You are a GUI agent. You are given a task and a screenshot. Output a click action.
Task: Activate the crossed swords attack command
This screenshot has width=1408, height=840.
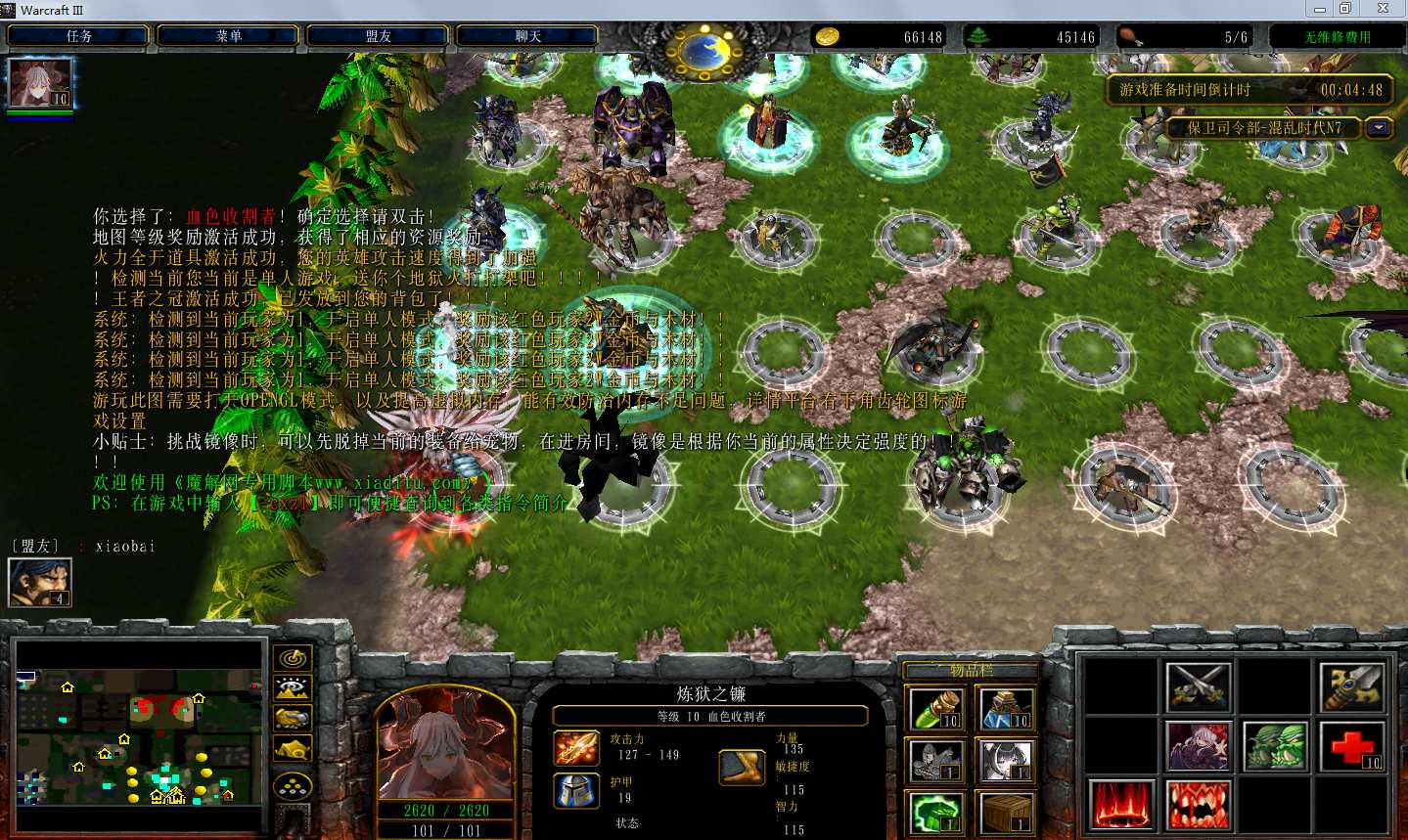point(1198,686)
